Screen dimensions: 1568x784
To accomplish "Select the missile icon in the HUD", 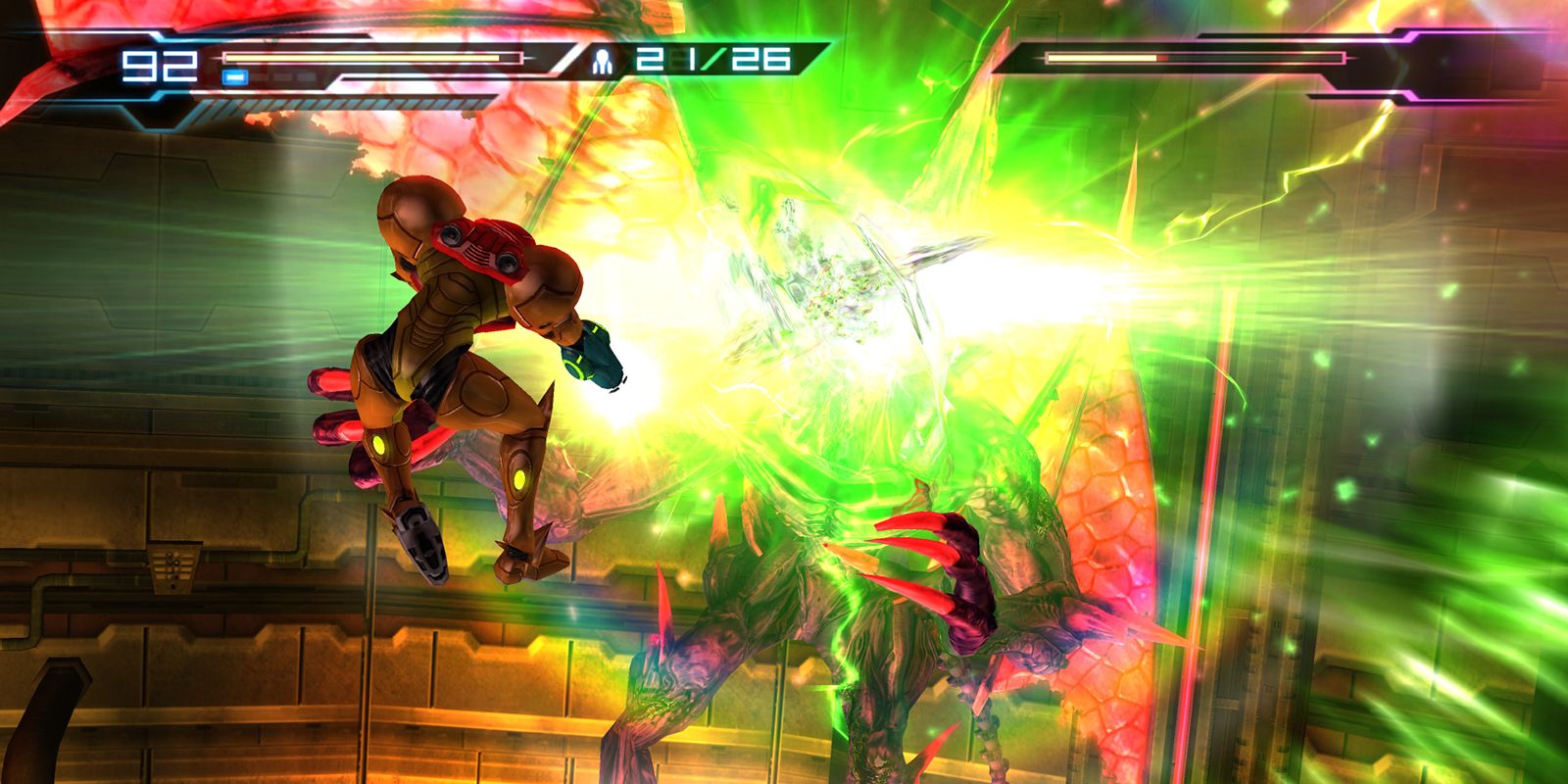I will pyautogui.click(x=603, y=61).
